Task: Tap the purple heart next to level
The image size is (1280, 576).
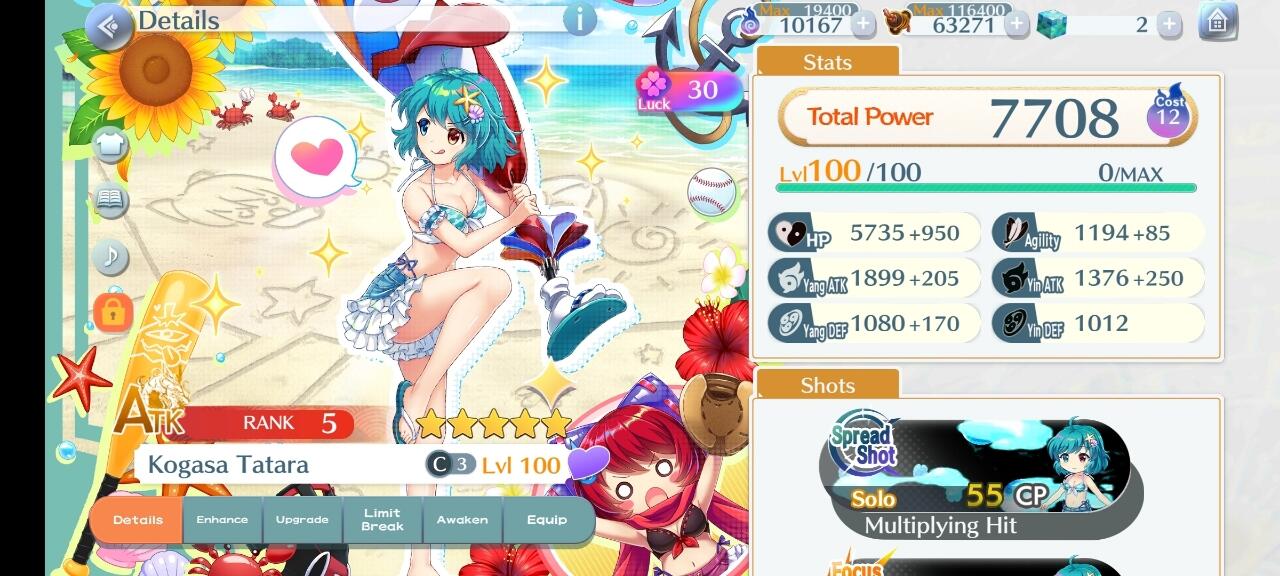Action: click(x=588, y=464)
